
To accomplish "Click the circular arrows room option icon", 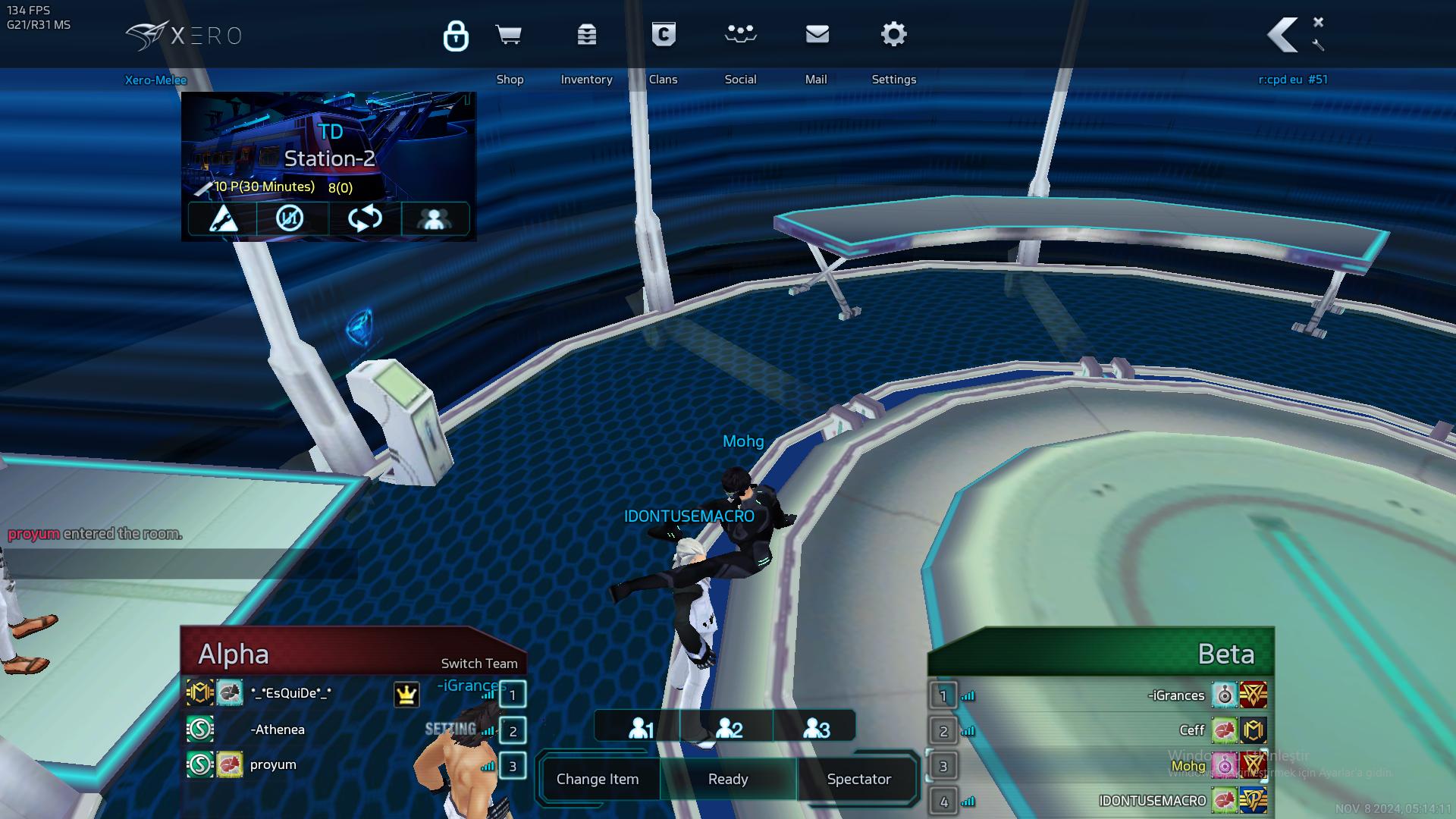I will click(x=365, y=218).
